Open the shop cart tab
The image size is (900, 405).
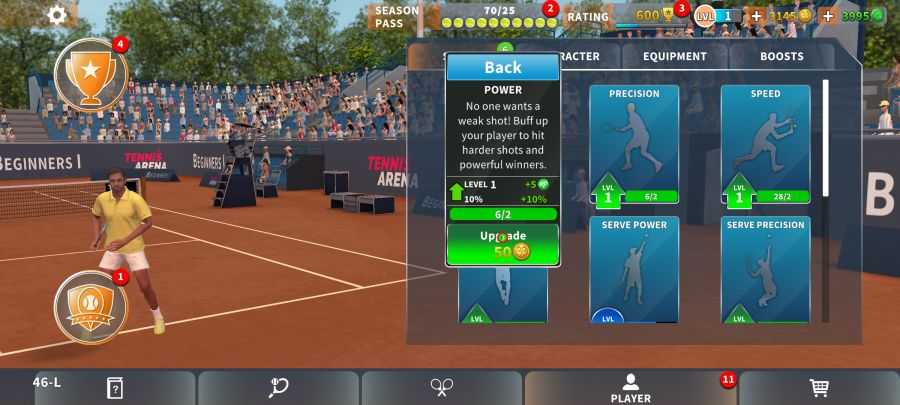[818, 388]
